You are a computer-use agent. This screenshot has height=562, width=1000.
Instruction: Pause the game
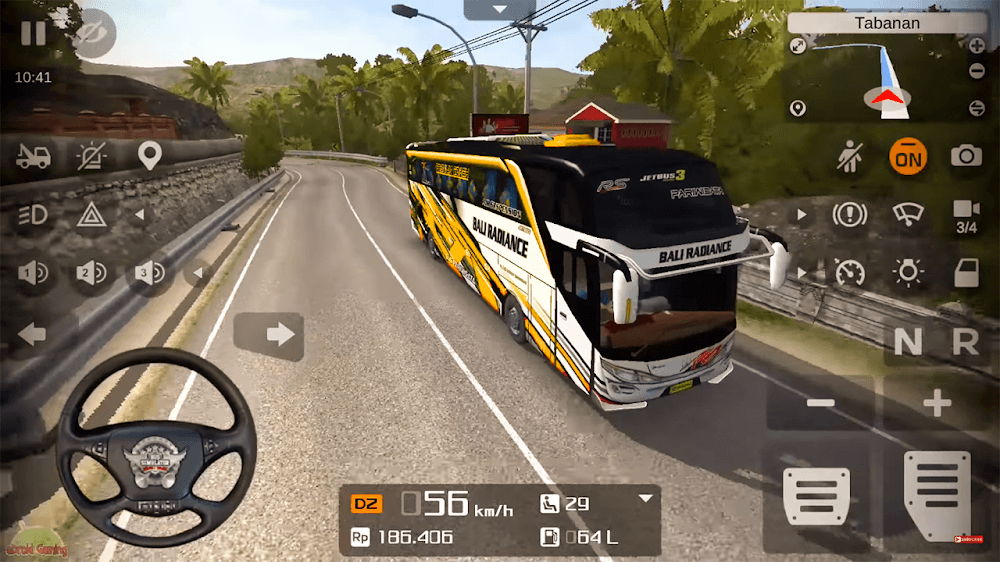tap(33, 33)
